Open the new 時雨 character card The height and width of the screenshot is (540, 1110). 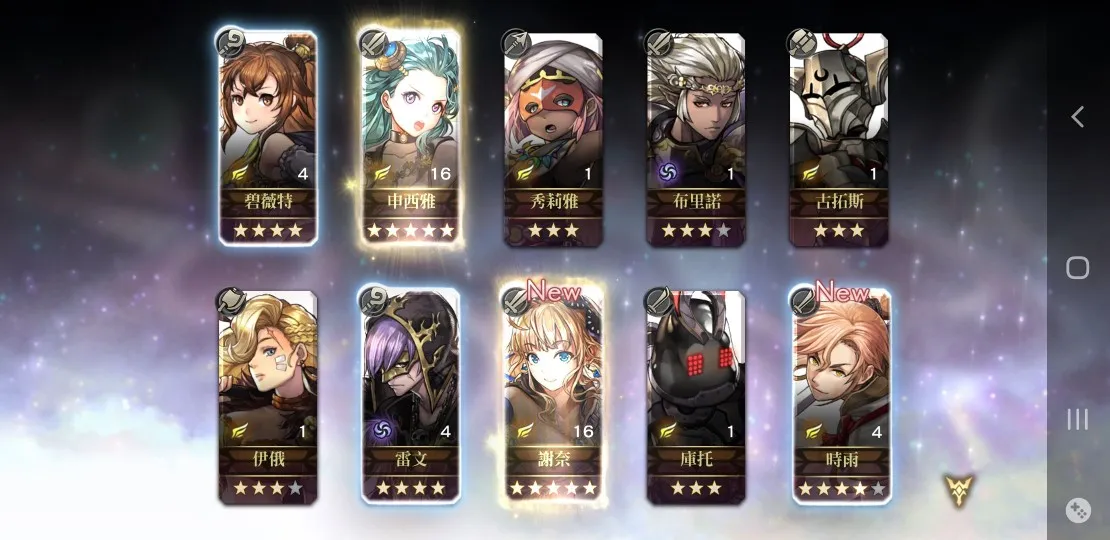click(840, 396)
